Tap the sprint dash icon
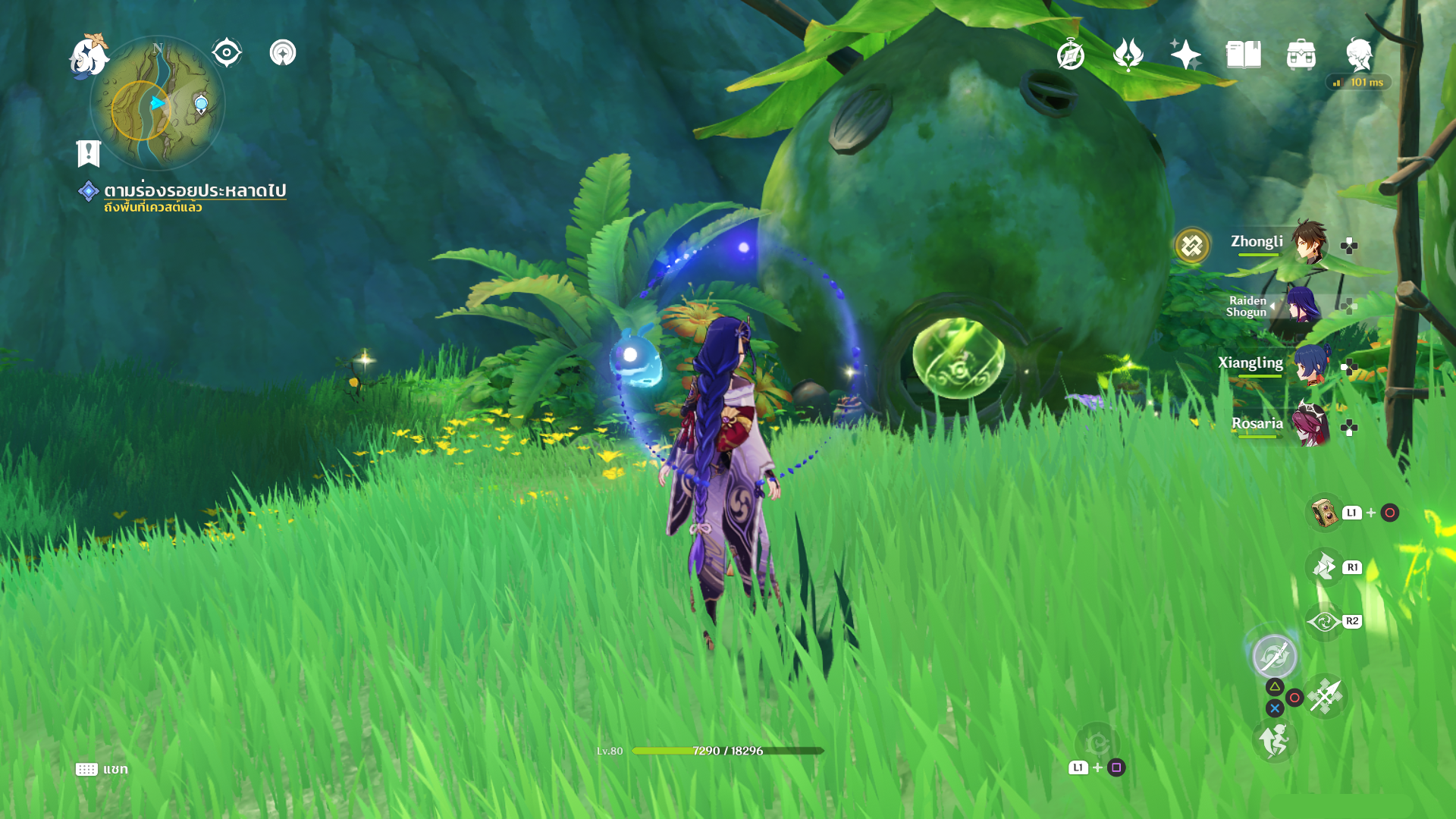The width and height of the screenshot is (1456, 819). click(1274, 741)
